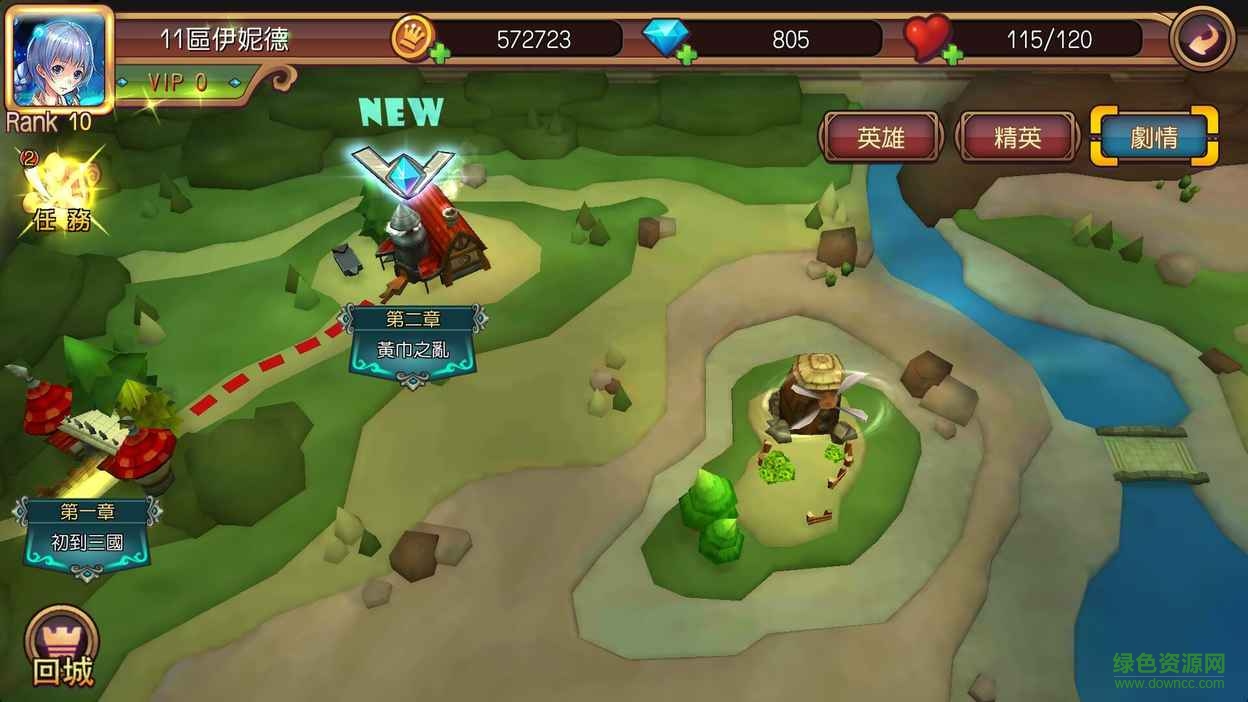This screenshot has width=1248, height=702.
Task: Refill stamina with the heart plus
Action: coord(952,54)
